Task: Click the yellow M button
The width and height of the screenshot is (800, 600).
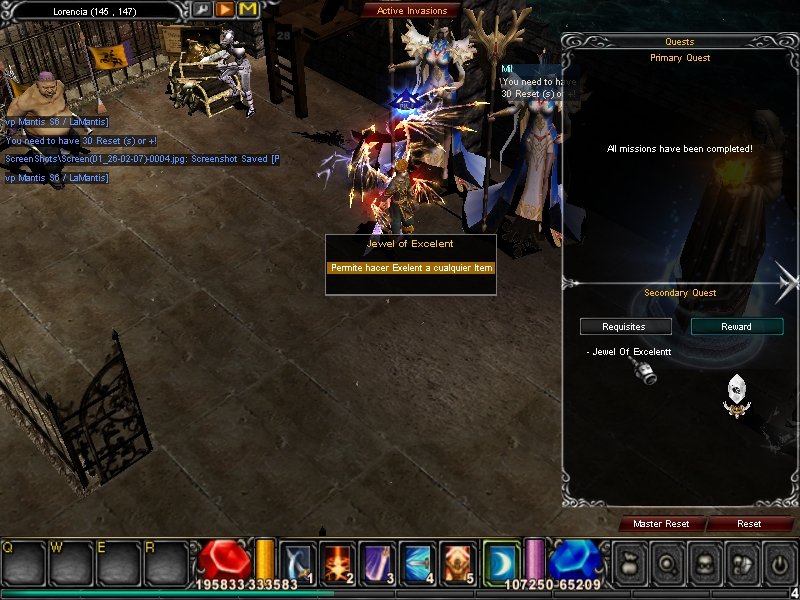Action: tap(247, 10)
